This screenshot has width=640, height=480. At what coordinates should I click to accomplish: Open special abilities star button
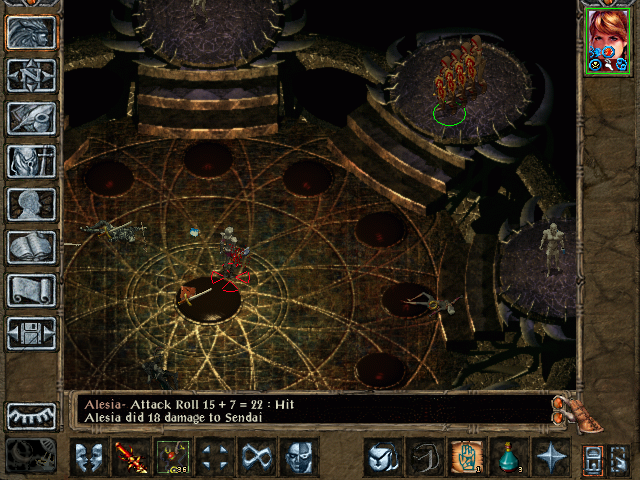coord(550,457)
